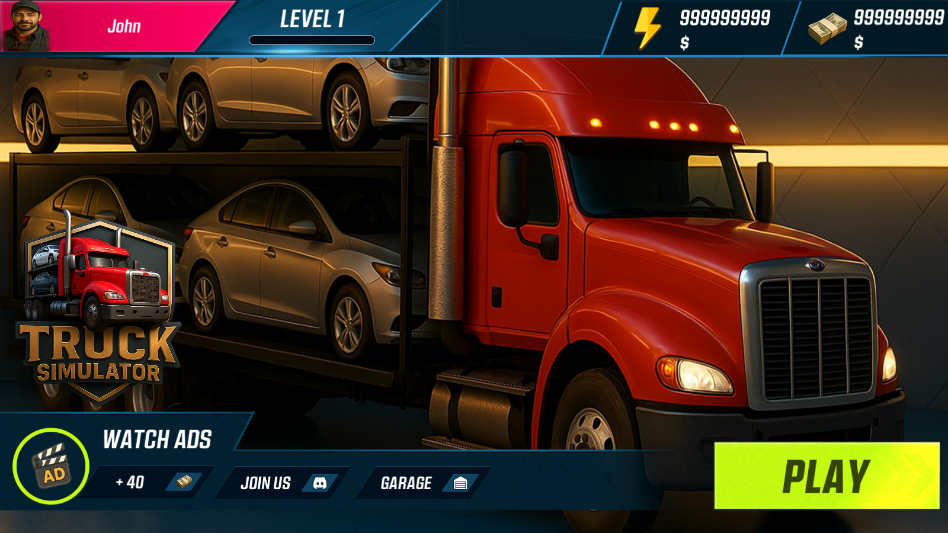The height and width of the screenshot is (533, 948).
Task: Watch an ad via the clapperboard AD icon
Action: (x=51, y=466)
